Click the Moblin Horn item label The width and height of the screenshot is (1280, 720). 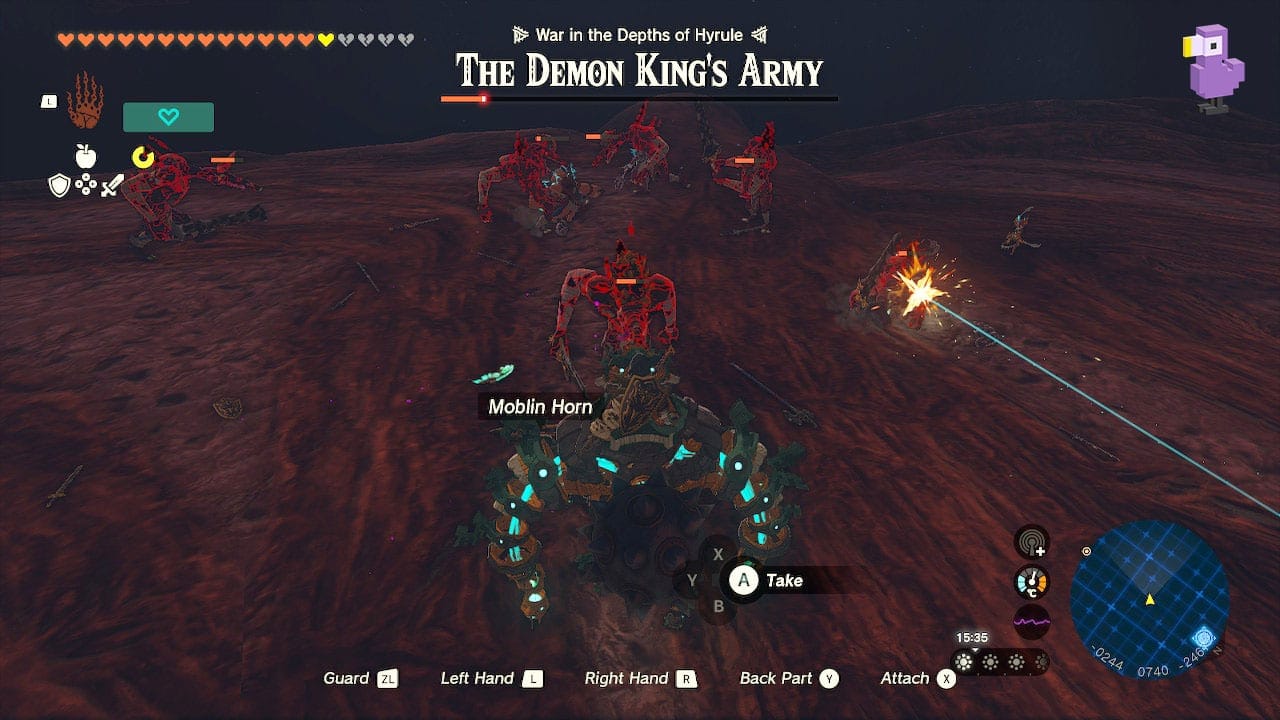(x=540, y=407)
